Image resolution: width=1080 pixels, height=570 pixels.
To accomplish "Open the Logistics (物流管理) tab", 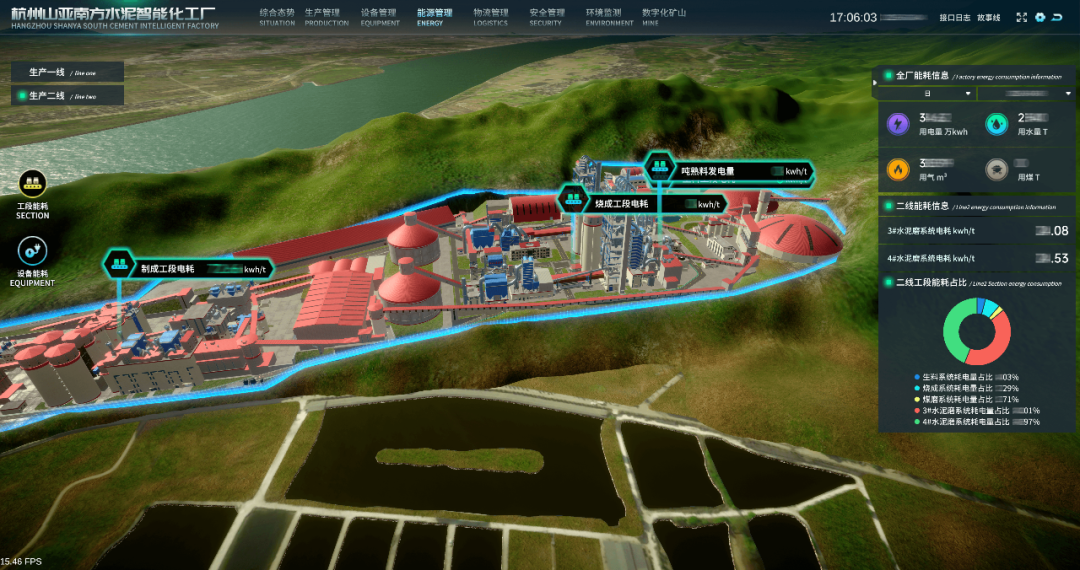I will pyautogui.click(x=491, y=16).
